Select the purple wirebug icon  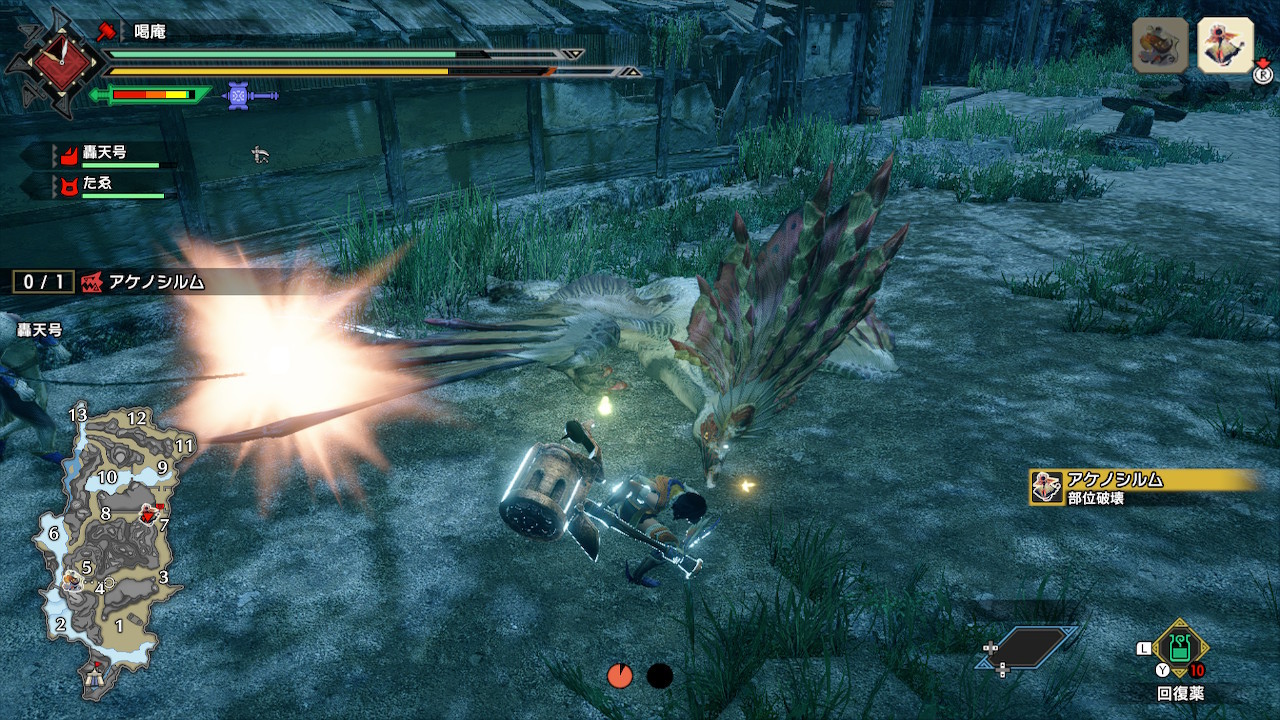click(238, 95)
